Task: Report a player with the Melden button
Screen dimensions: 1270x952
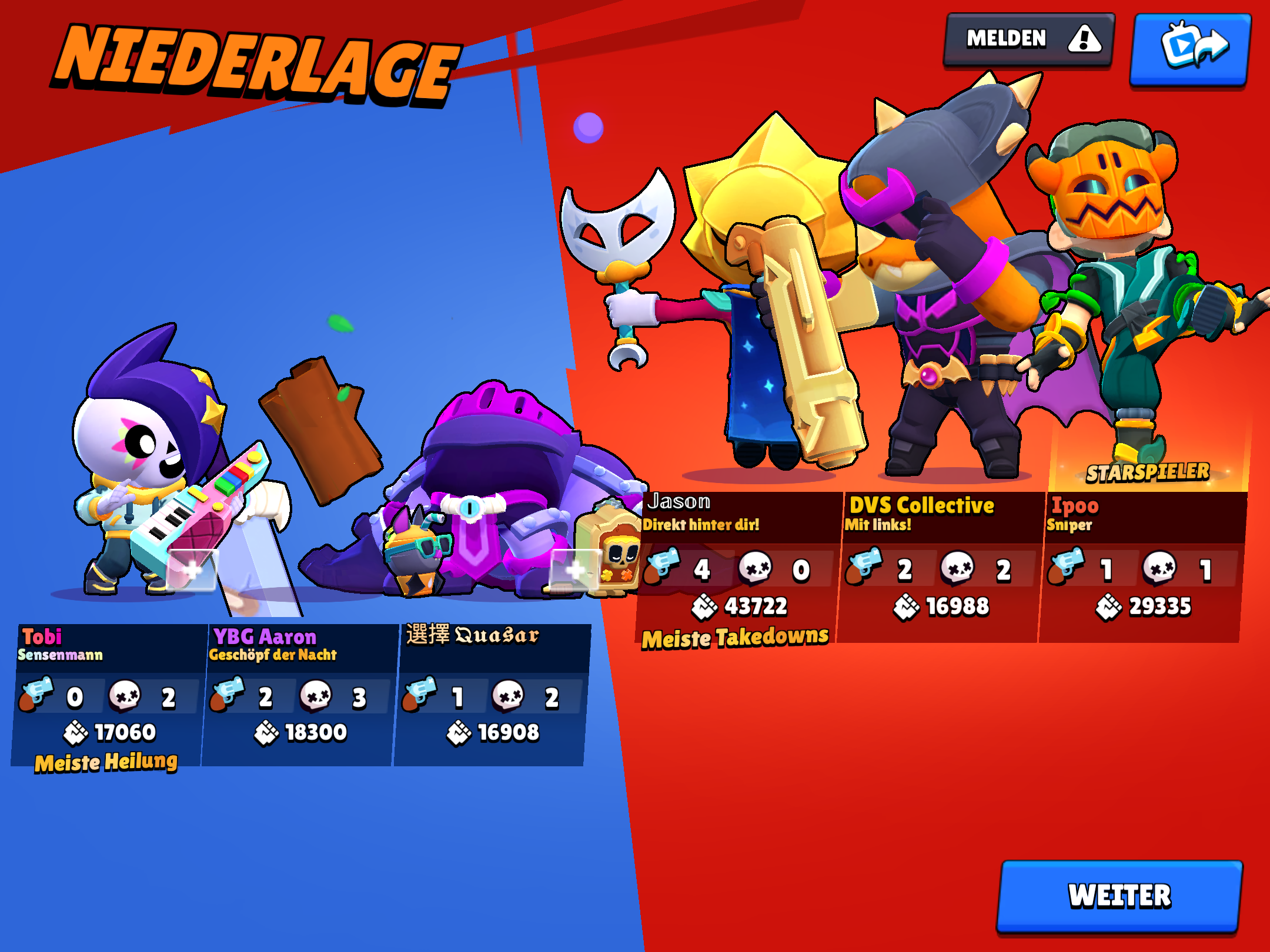Action: coord(1029,39)
